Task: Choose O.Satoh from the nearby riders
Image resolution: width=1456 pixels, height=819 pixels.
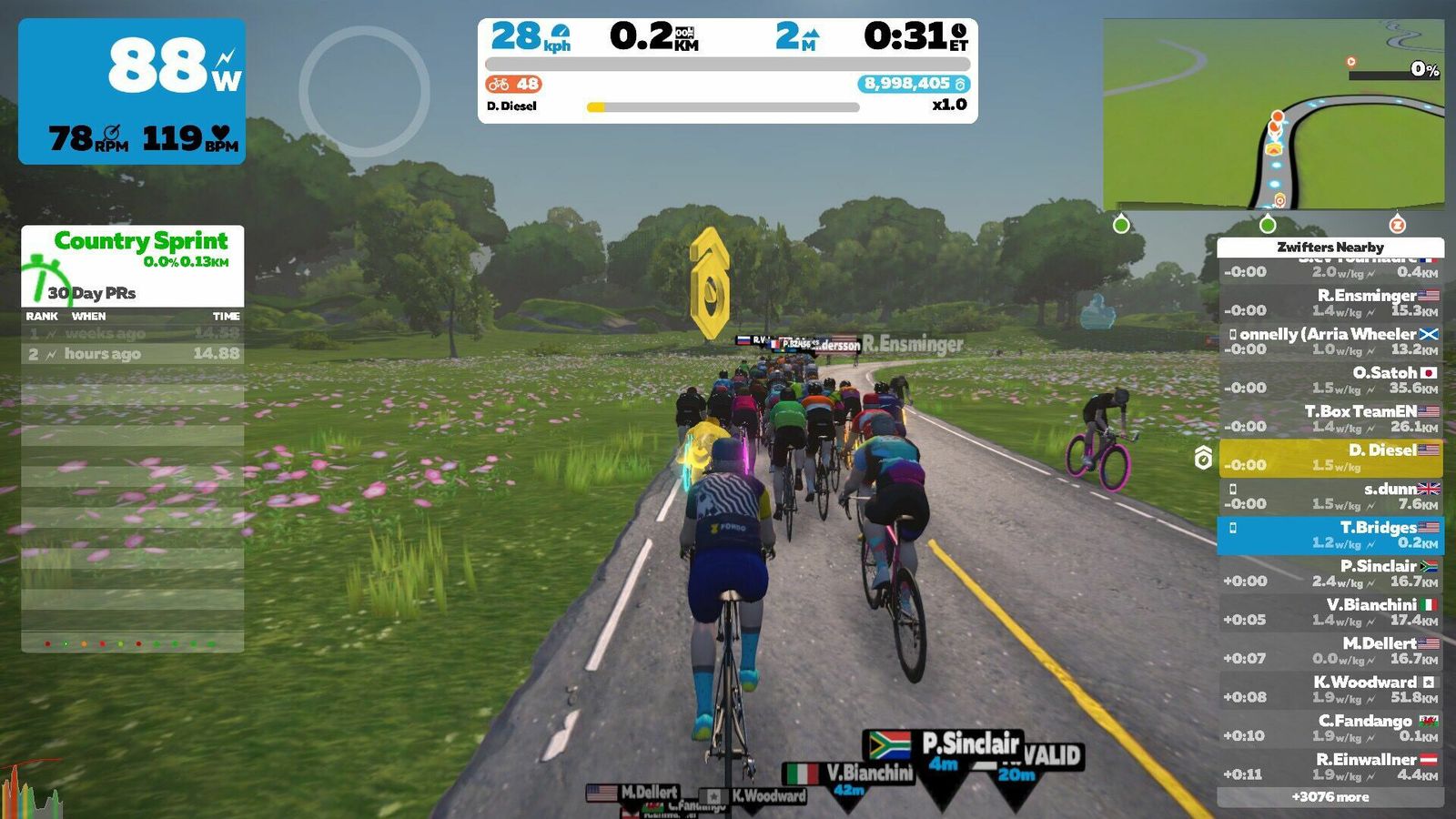Action: 1330,380
